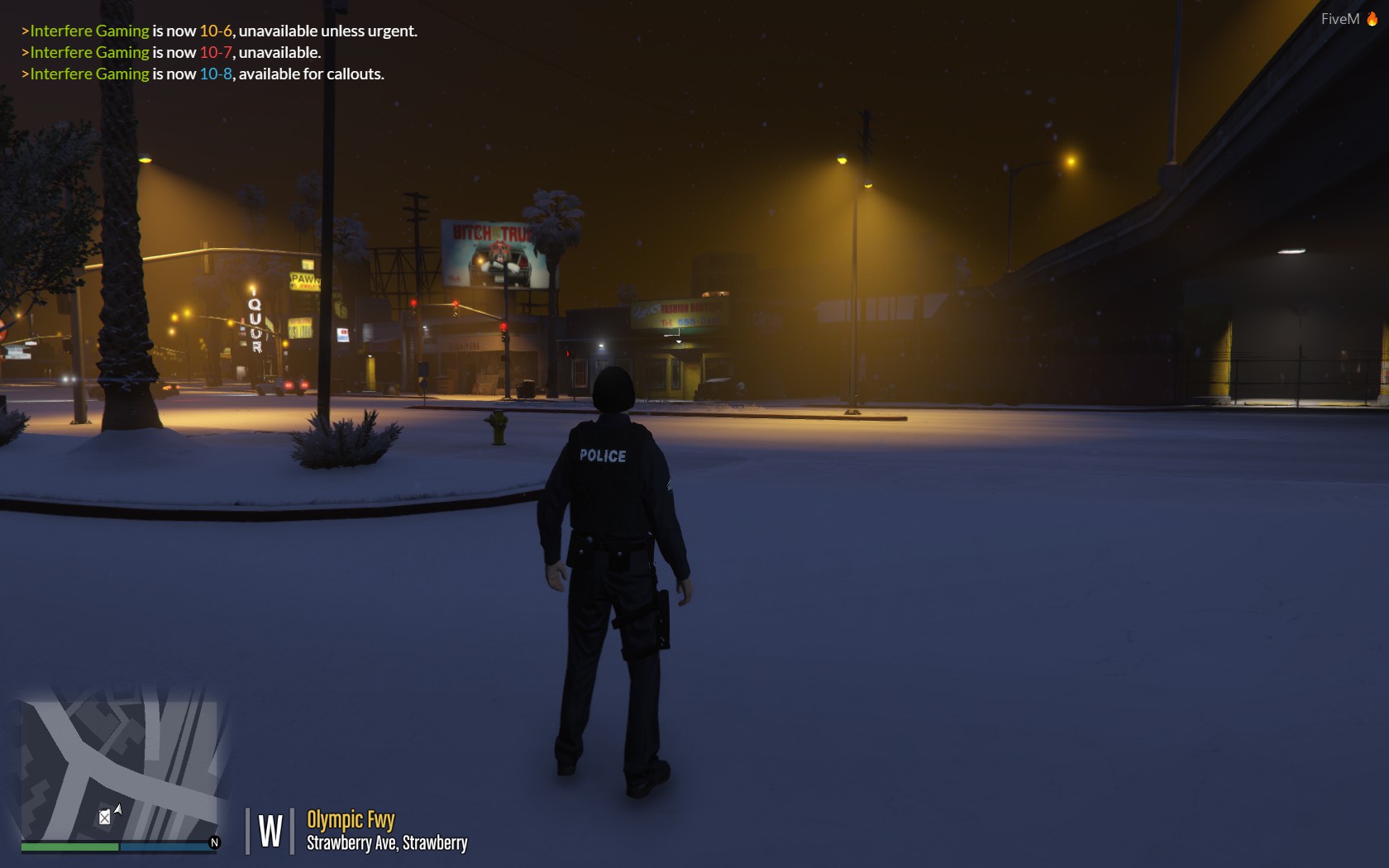
Task: Toggle the 10-6 unavailable status
Action: tap(215, 31)
